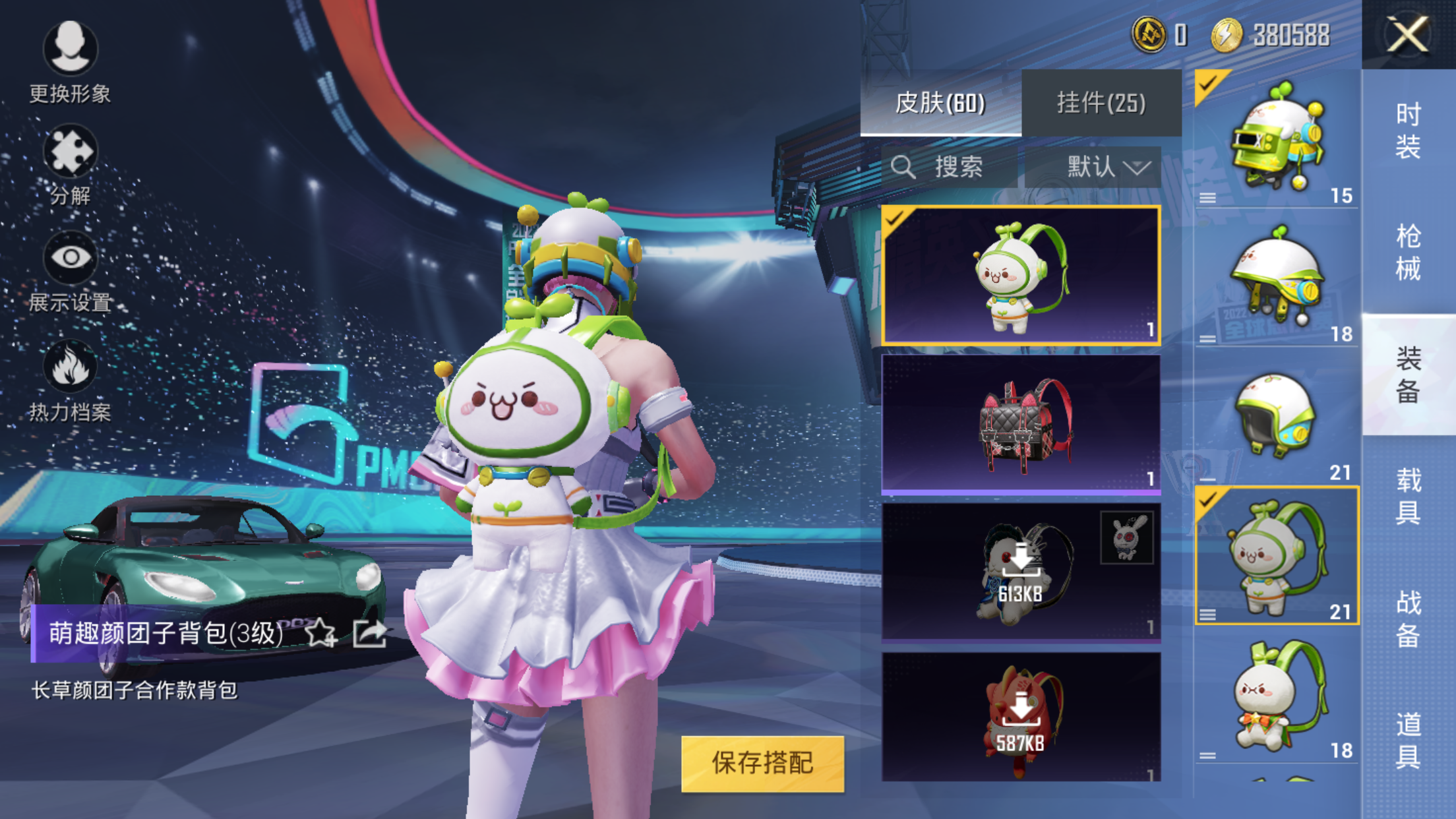Open the 时装 fashion category

1408,131
